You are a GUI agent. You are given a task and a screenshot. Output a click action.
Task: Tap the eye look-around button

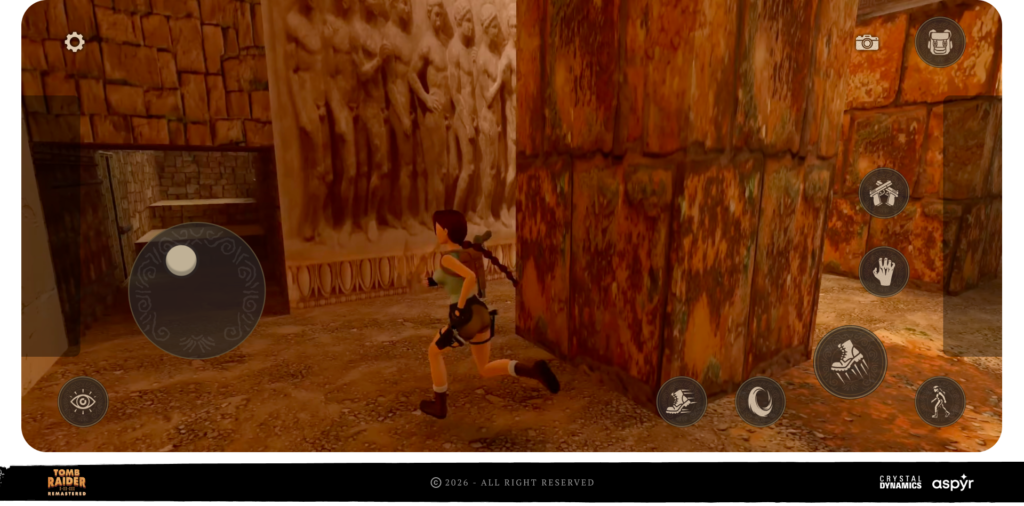(x=83, y=402)
